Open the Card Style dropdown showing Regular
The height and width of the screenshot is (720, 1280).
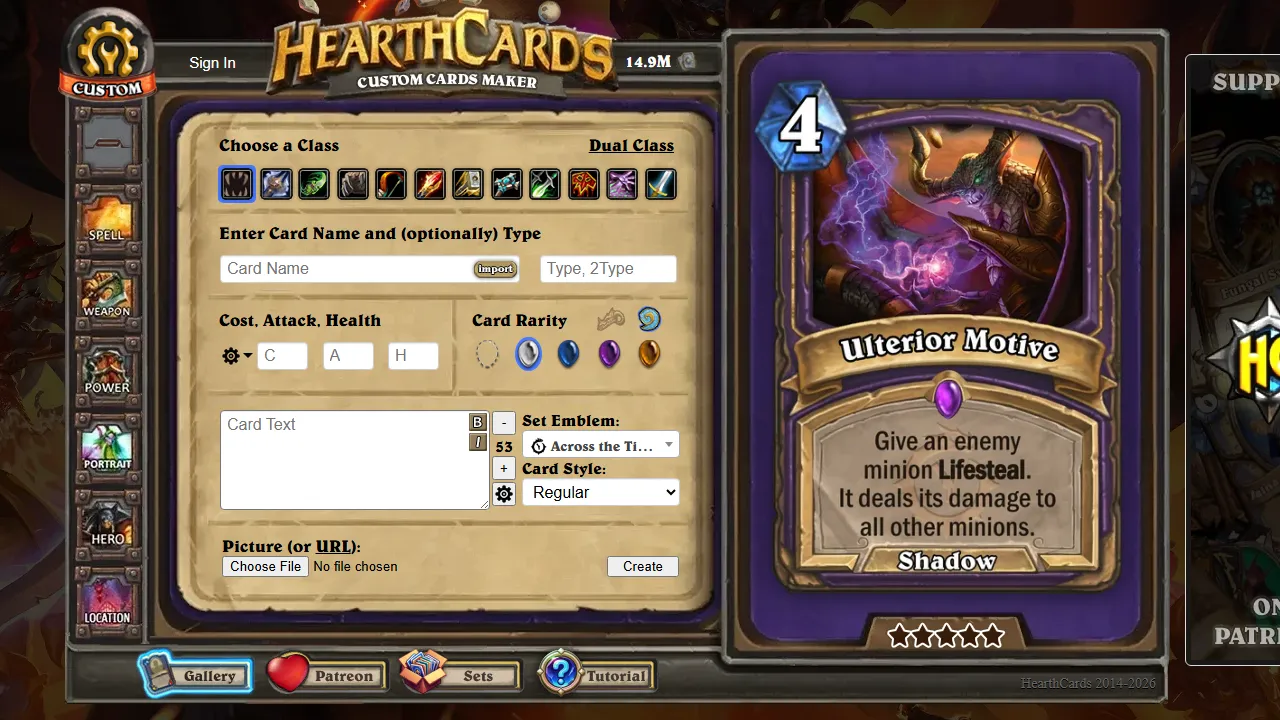tap(600, 492)
